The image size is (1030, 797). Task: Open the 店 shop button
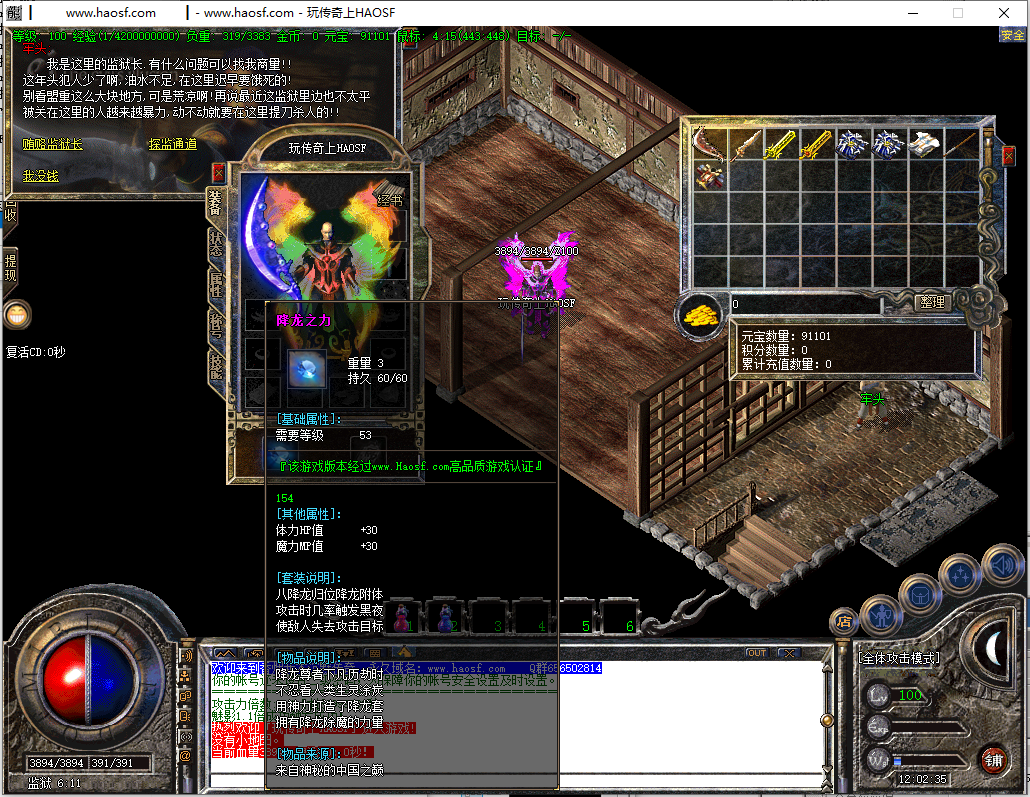pyautogui.click(x=844, y=621)
